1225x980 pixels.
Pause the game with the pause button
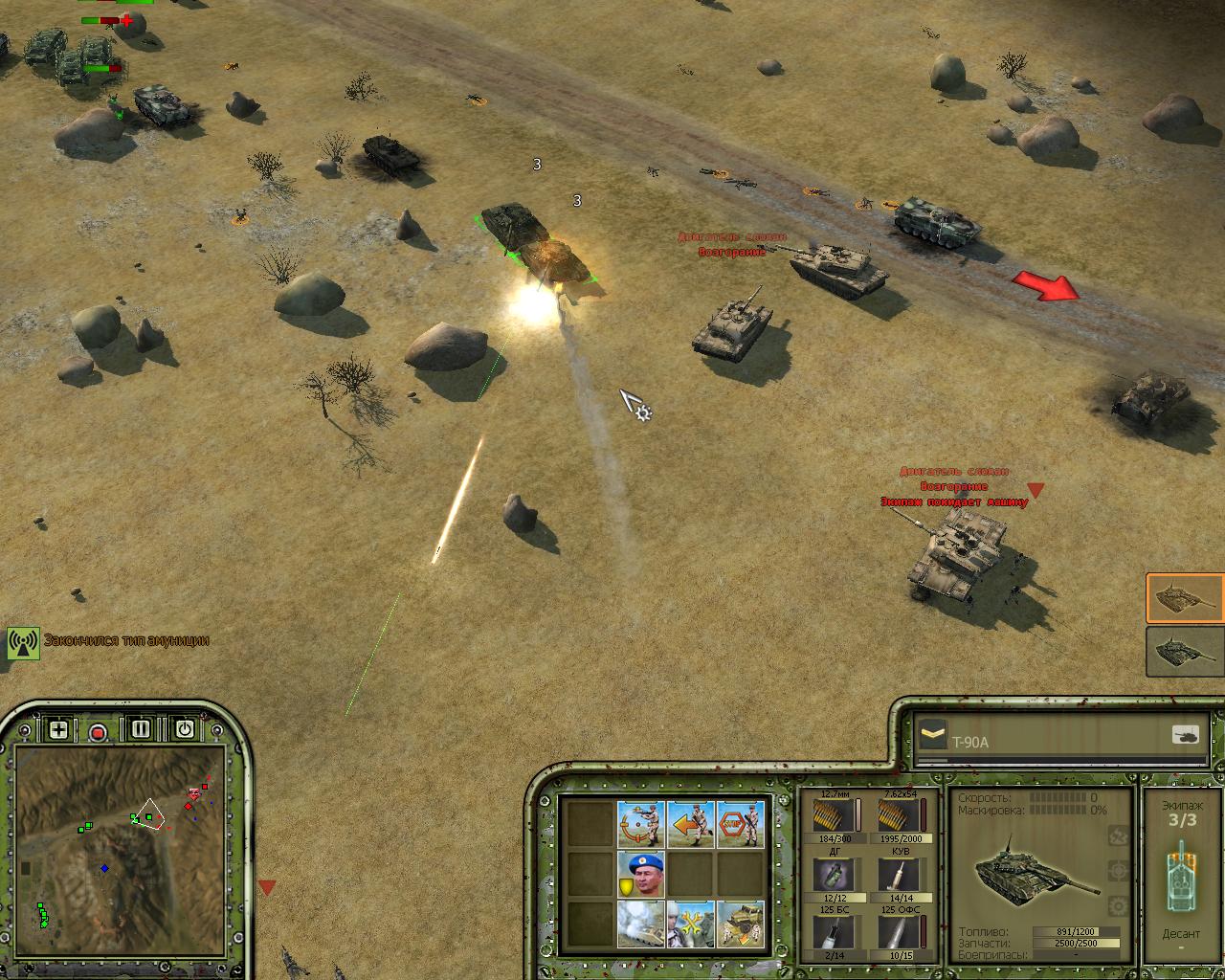[141, 729]
